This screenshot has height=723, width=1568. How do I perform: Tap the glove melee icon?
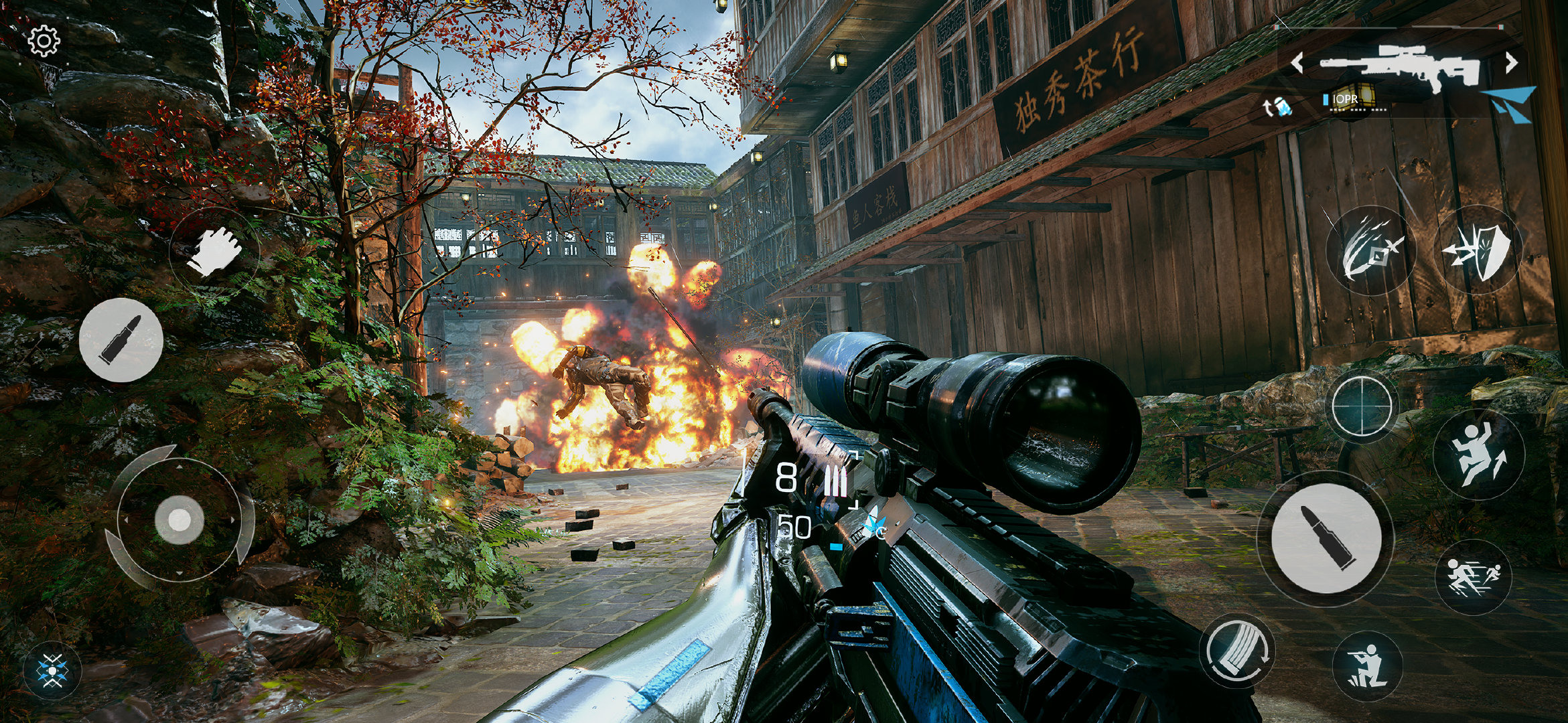tap(214, 251)
